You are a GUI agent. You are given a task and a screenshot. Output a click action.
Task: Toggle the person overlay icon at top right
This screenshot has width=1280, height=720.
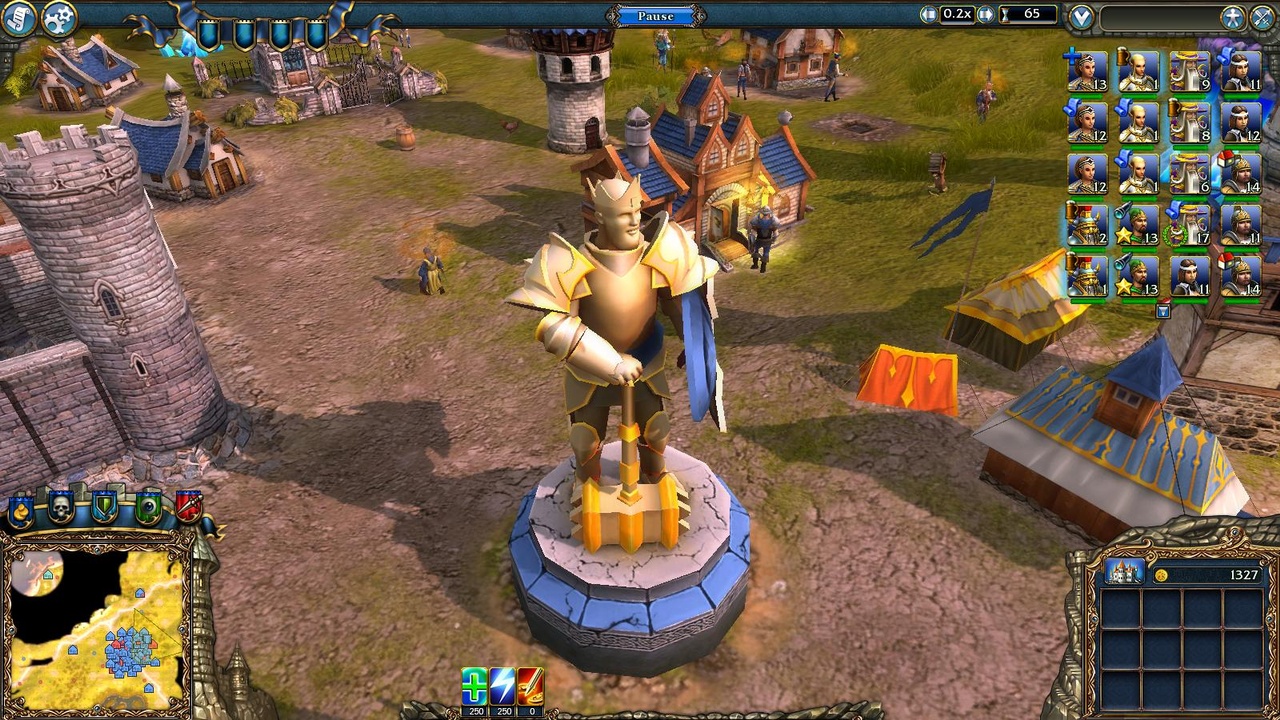(x=1233, y=15)
